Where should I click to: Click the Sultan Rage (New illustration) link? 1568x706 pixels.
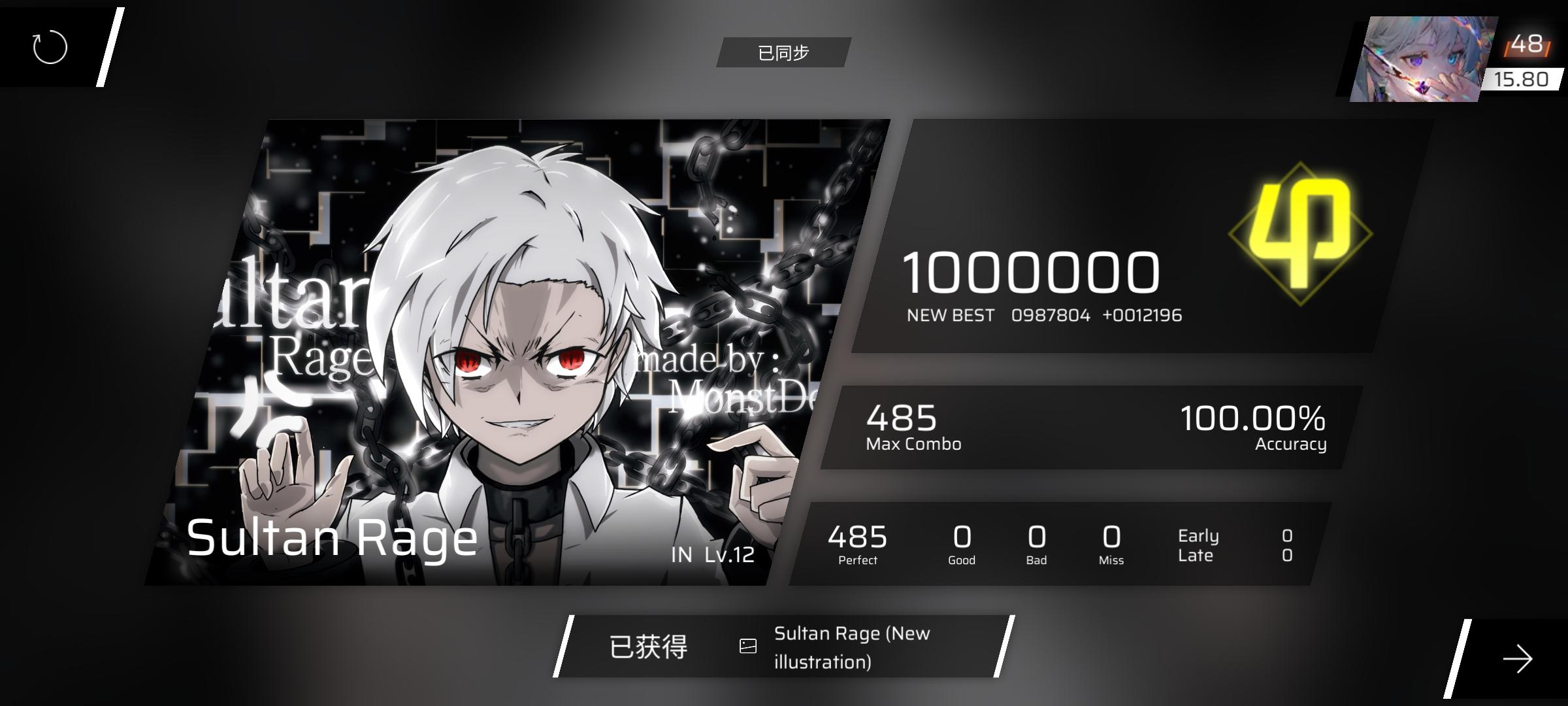[853, 646]
